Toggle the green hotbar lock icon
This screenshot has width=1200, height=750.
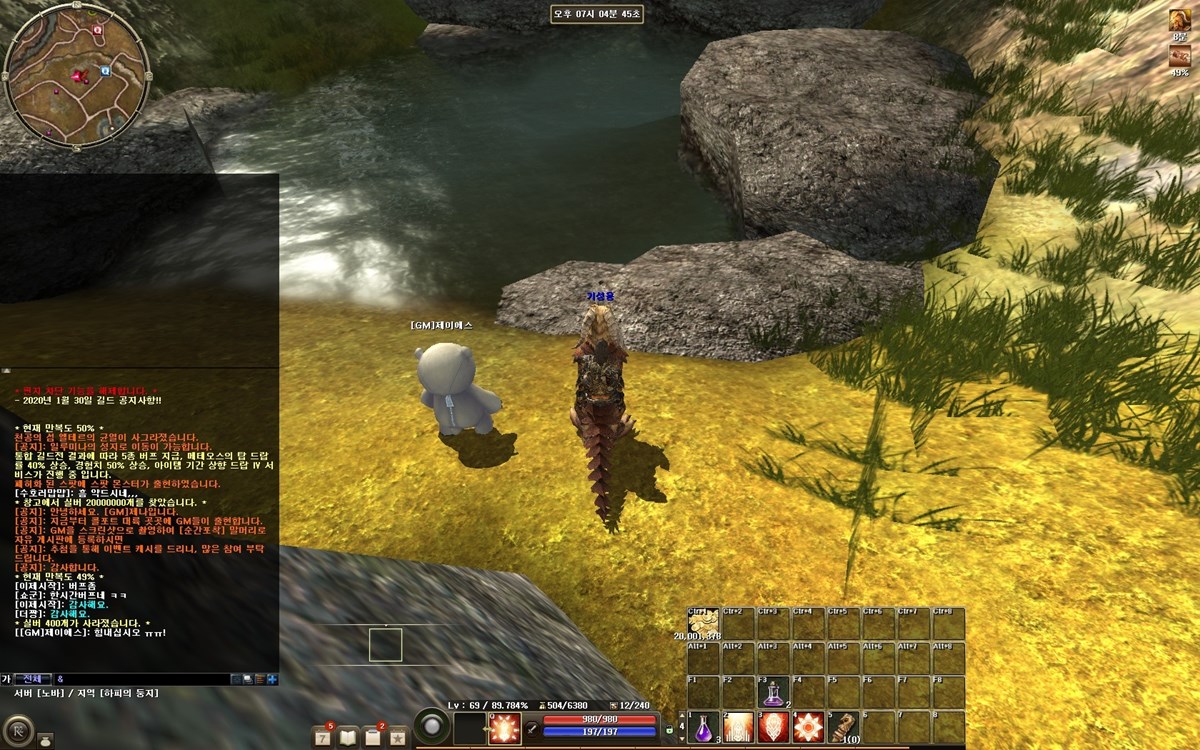click(x=670, y=730)
